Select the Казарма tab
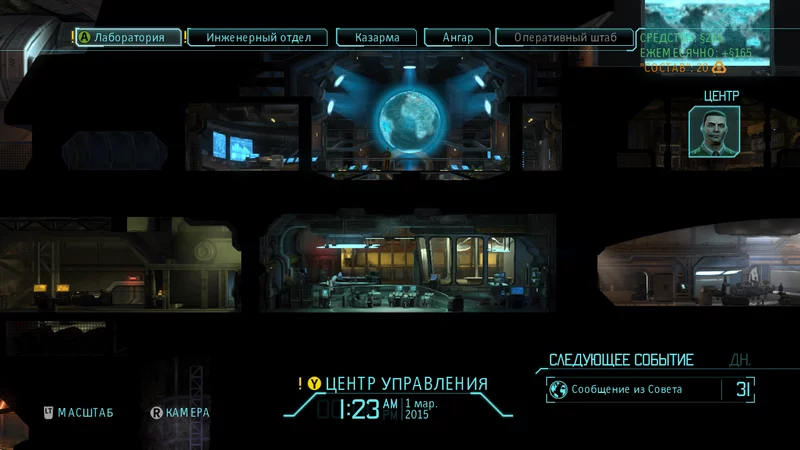Image resolution: width=800 pixels, height=450 pixels. click(x=376, y=38)
